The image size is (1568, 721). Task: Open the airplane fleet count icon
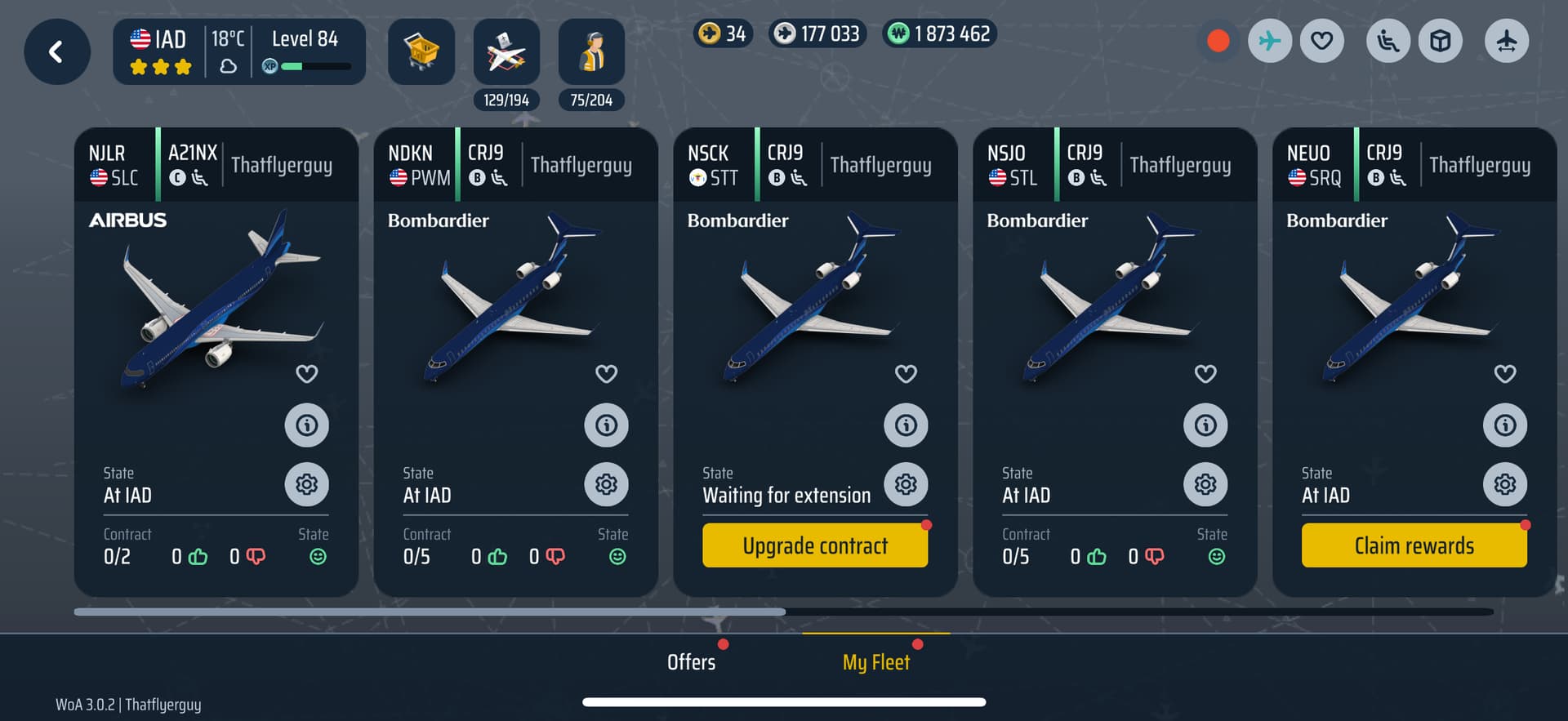pos(506,52)
